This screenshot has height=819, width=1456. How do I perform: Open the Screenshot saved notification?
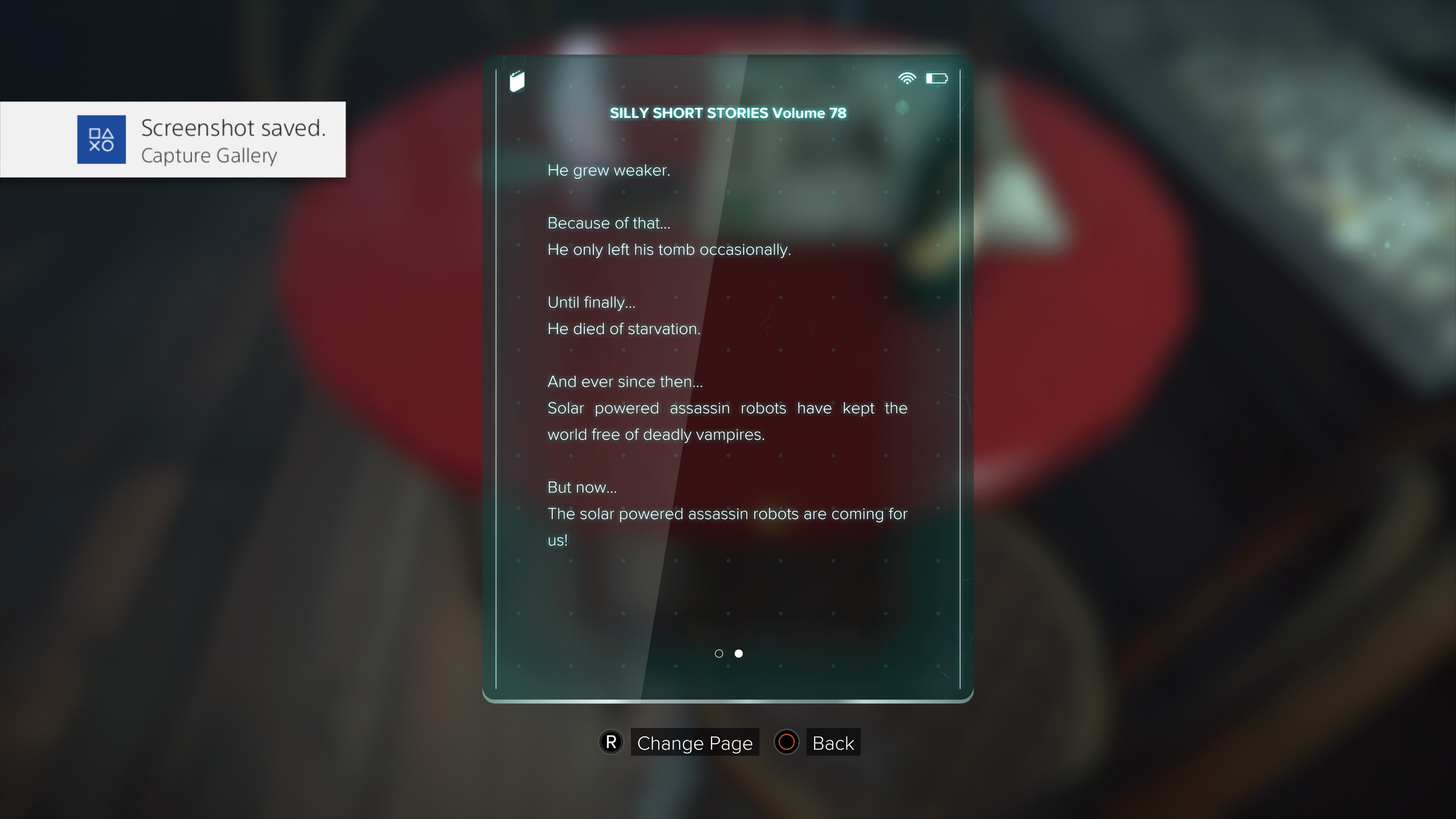pos(173,140)
